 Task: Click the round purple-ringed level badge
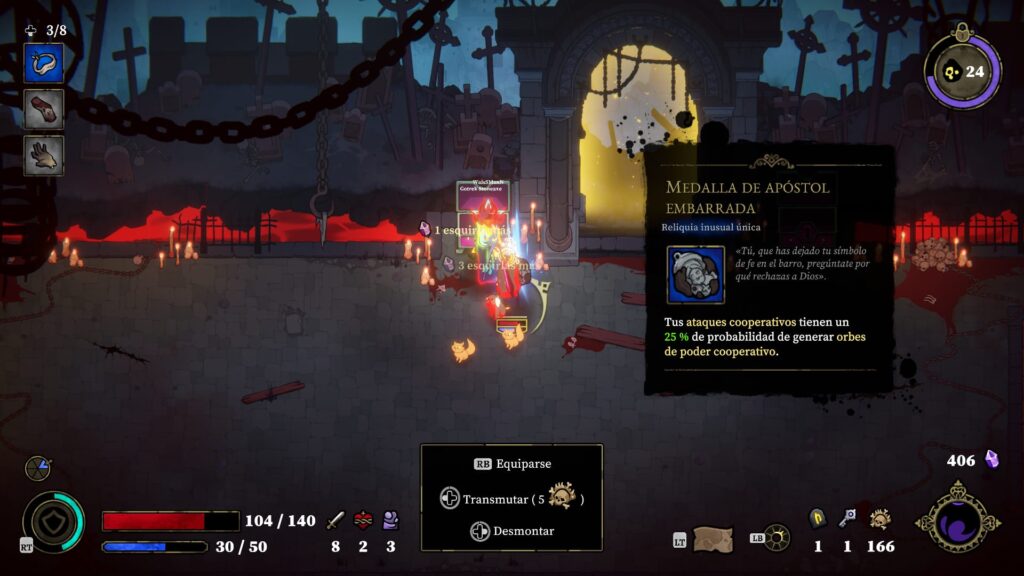(x=963, y=72)
